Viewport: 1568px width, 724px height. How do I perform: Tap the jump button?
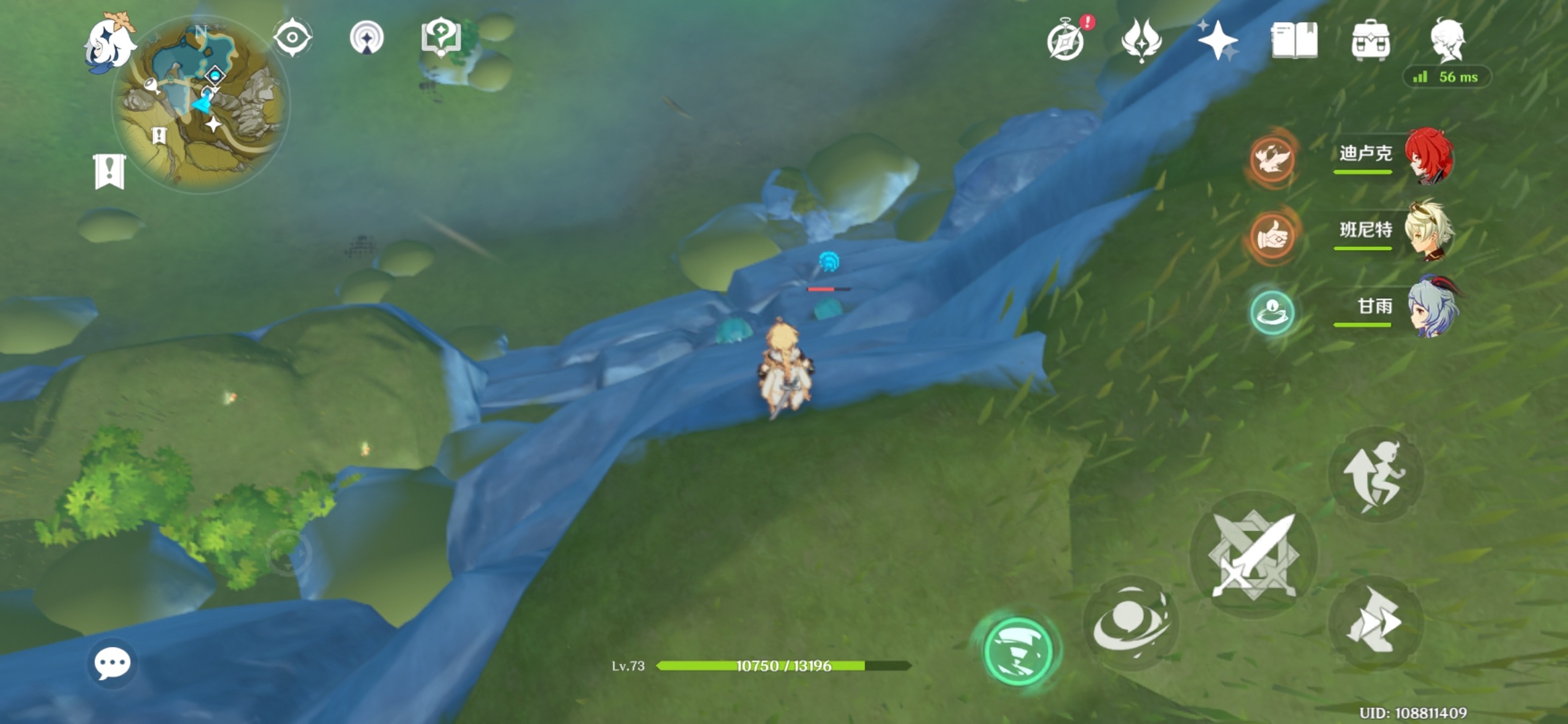pos(1375,475)
